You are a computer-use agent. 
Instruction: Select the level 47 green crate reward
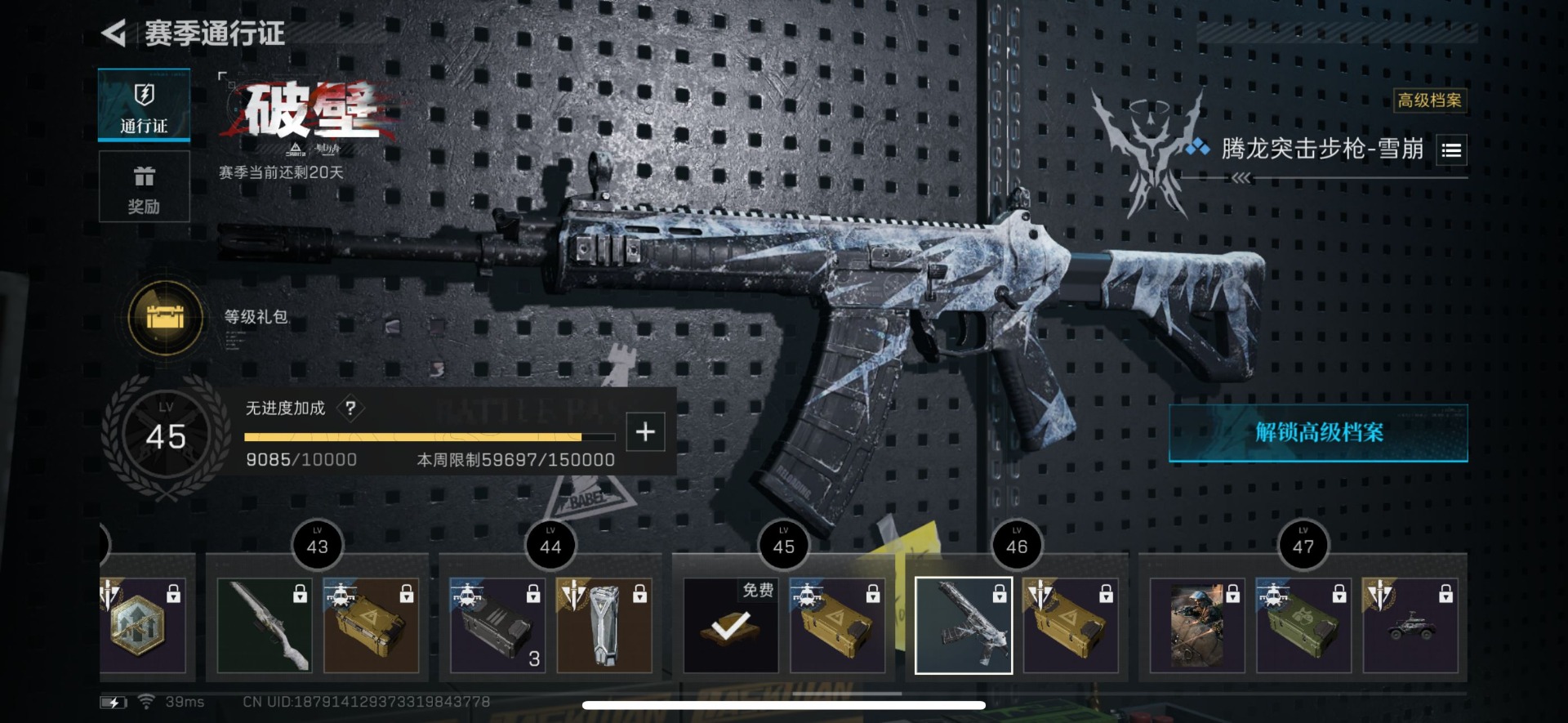pos(1303,626)
